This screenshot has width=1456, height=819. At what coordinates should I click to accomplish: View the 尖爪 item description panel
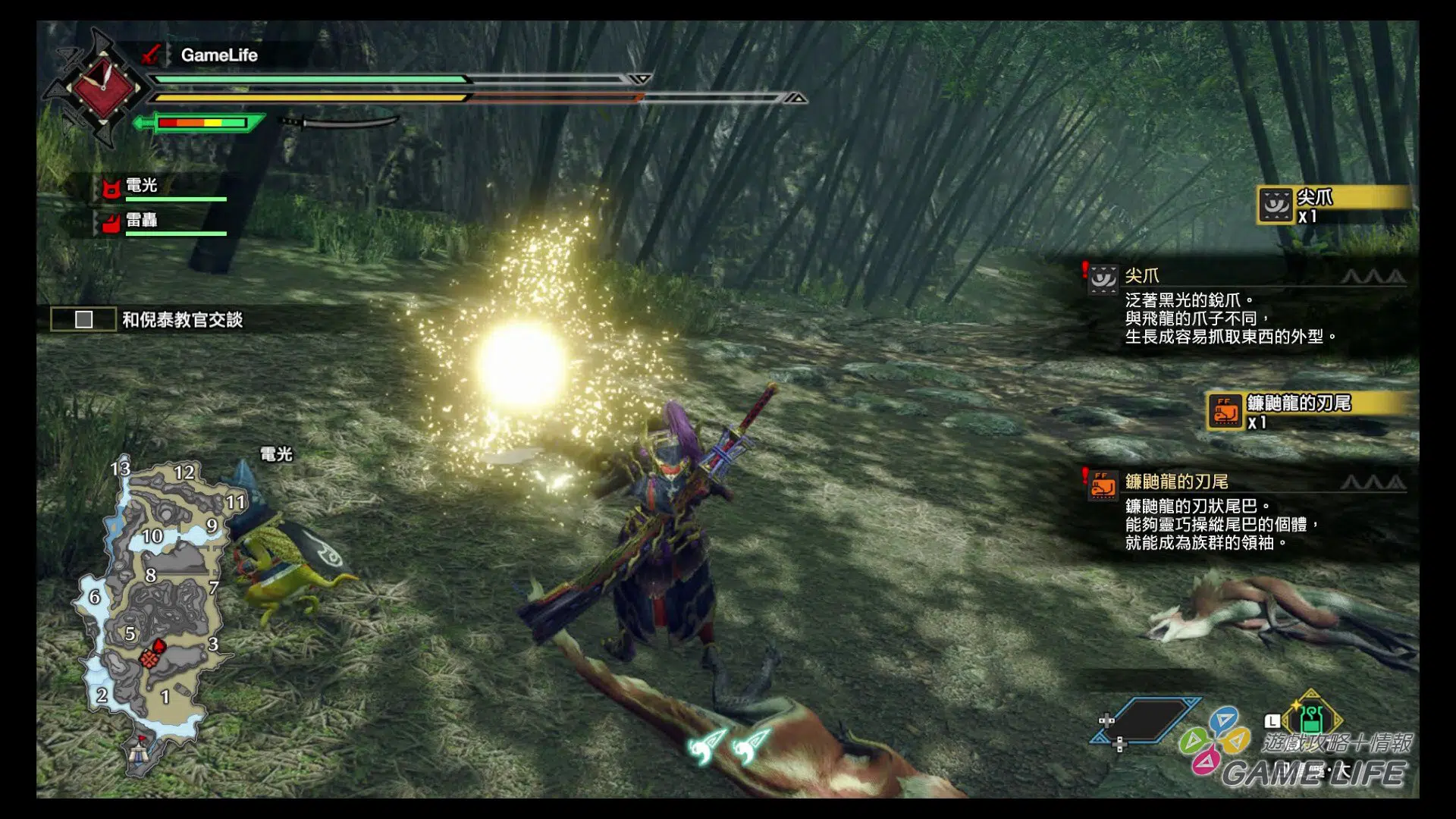tap(1244, 307)
